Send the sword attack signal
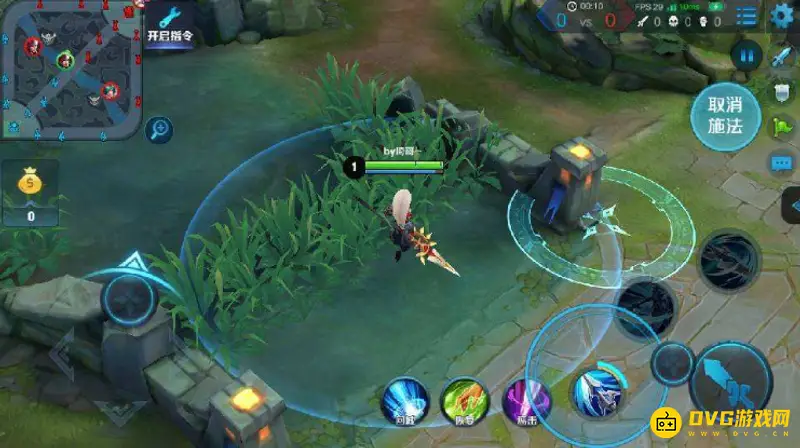Image resolution: width=800 pixels, height=448 pixels. (x=781, y=56)
